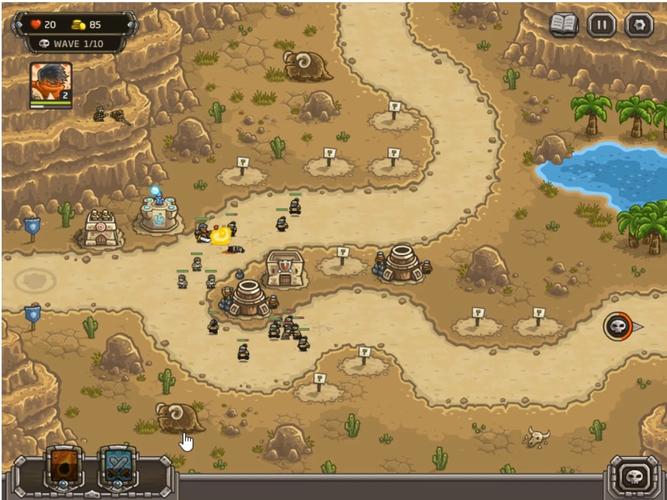Viewport: 667px width, 500px height.
Task: Open the encyclopedia book
Action: [x=564, y=25]
